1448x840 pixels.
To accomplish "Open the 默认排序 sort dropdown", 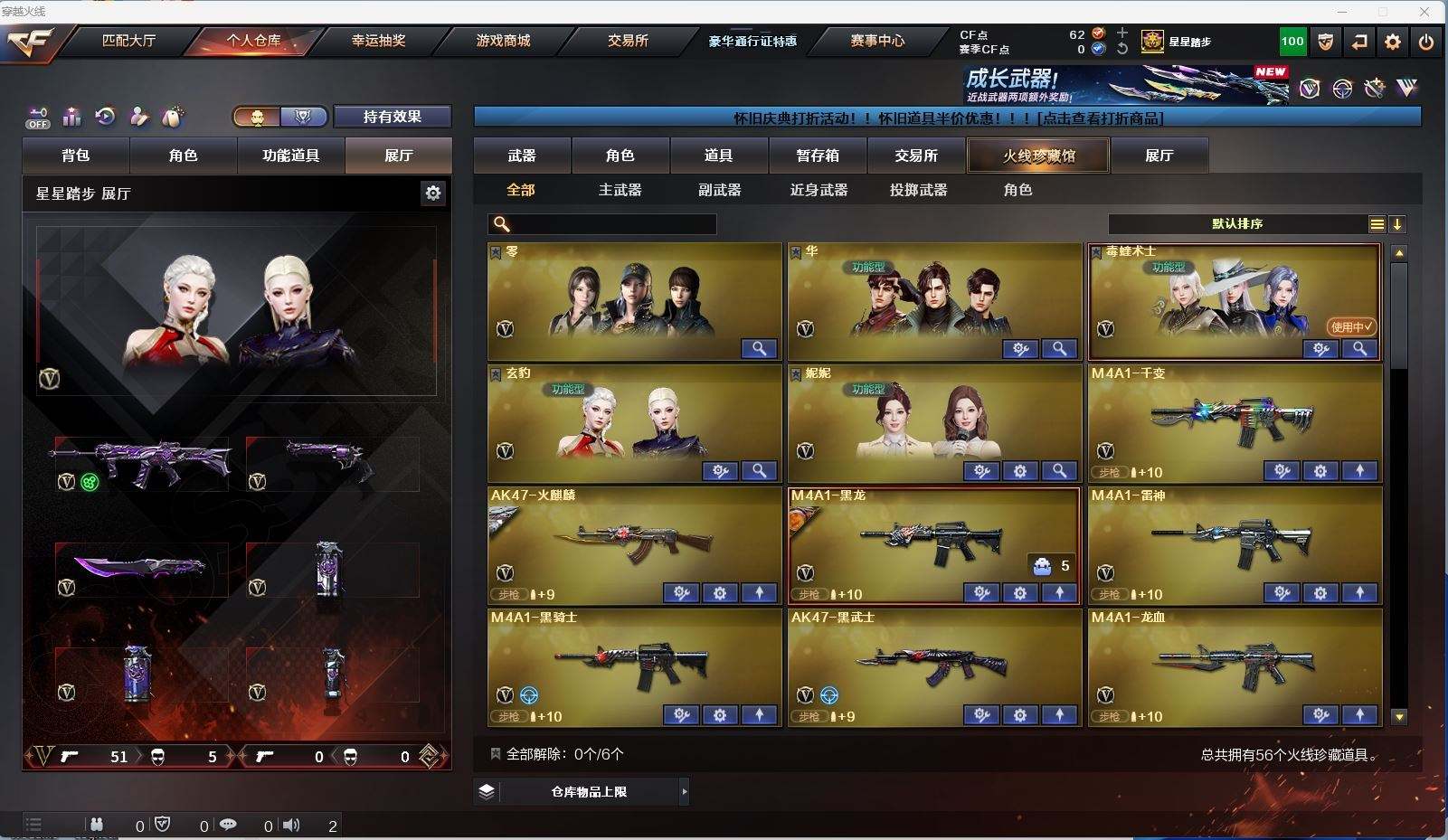I will 1237,224.
